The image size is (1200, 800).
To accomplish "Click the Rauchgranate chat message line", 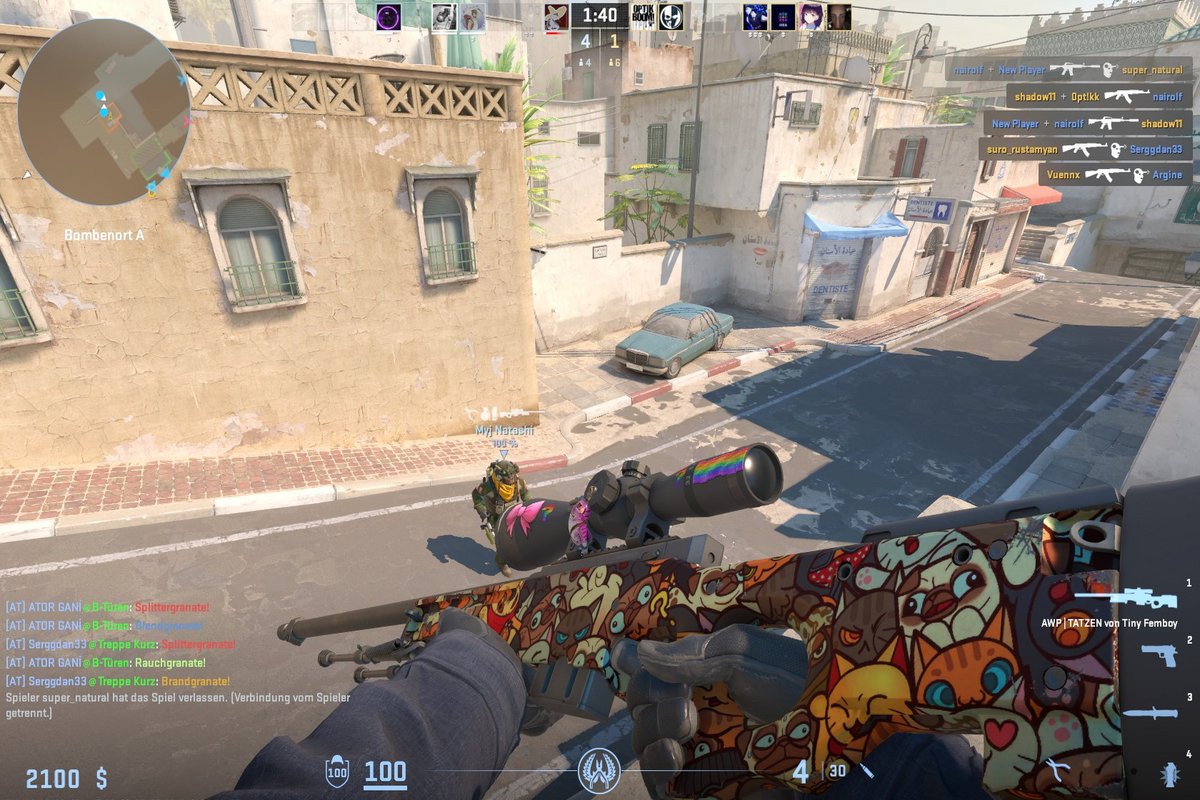I will [x=106, y=662].
